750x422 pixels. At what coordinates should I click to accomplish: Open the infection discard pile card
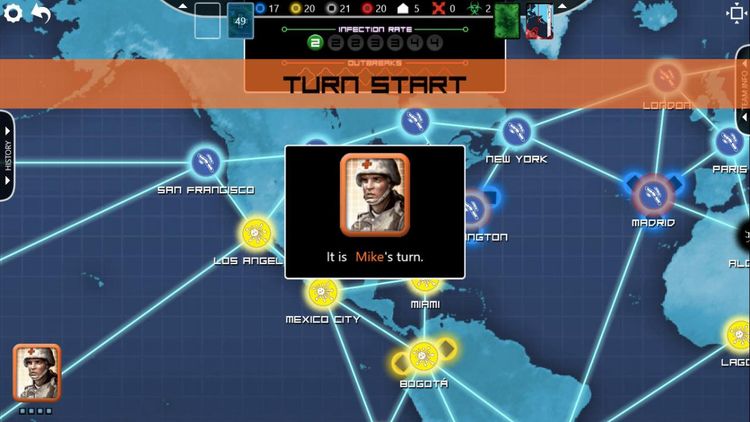coord(540,19)
